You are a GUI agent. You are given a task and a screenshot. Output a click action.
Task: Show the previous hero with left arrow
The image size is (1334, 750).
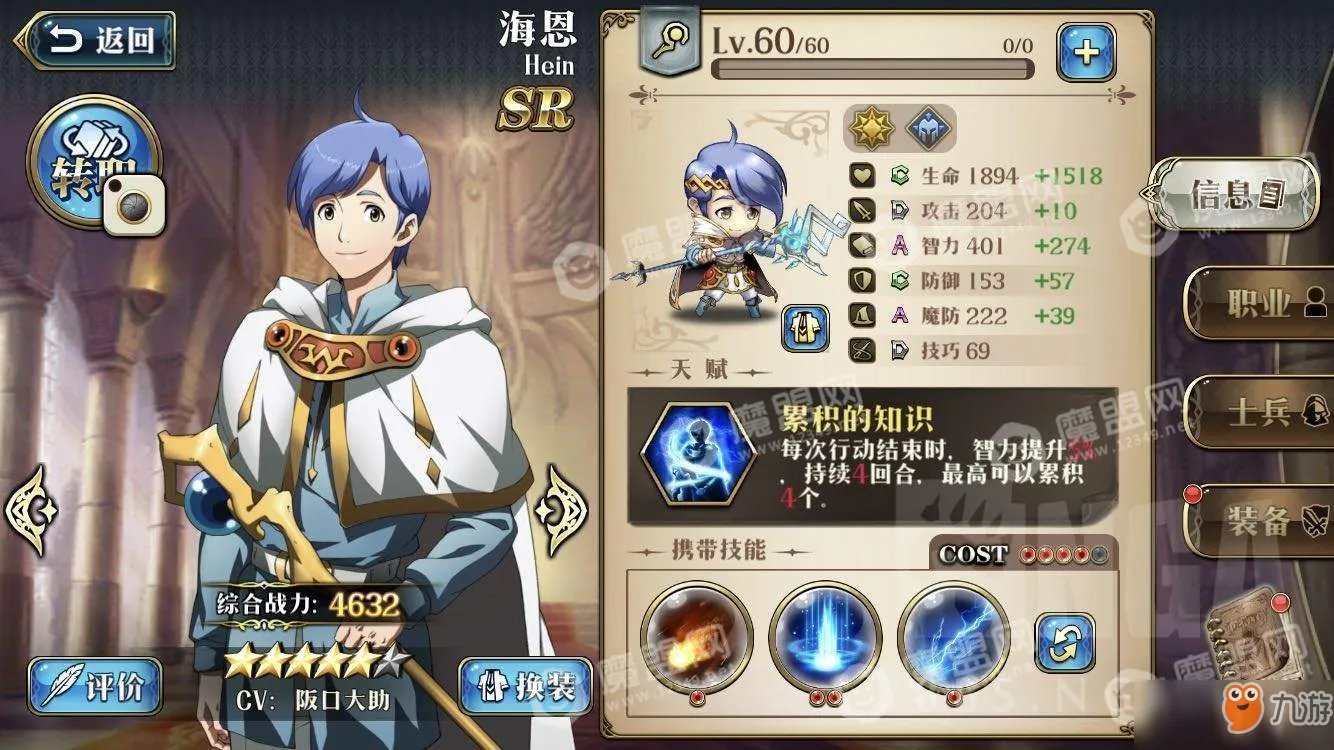pos(30,509)
